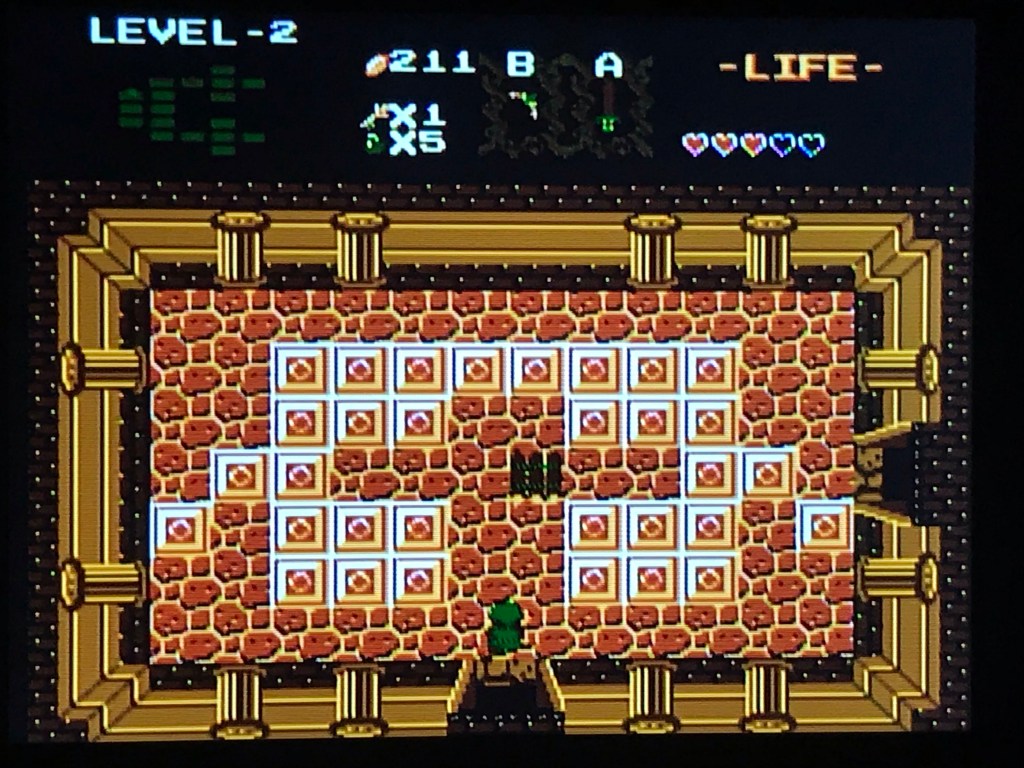
Task: Select the B-slot boomerang item
Action: [x=522, y=104]
